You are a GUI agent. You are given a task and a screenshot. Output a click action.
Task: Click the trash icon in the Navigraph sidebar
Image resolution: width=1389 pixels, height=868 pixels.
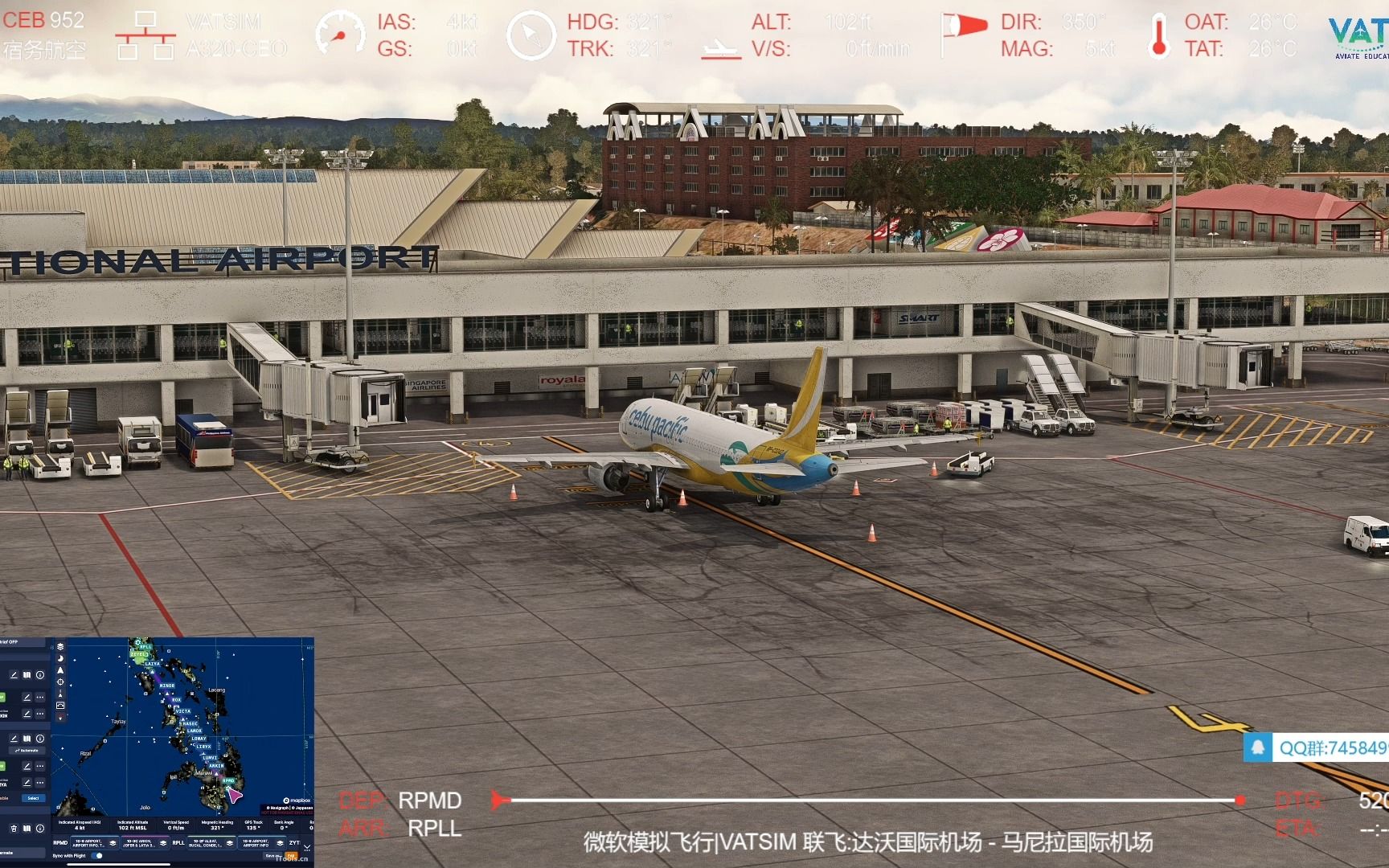click(14, 829)
